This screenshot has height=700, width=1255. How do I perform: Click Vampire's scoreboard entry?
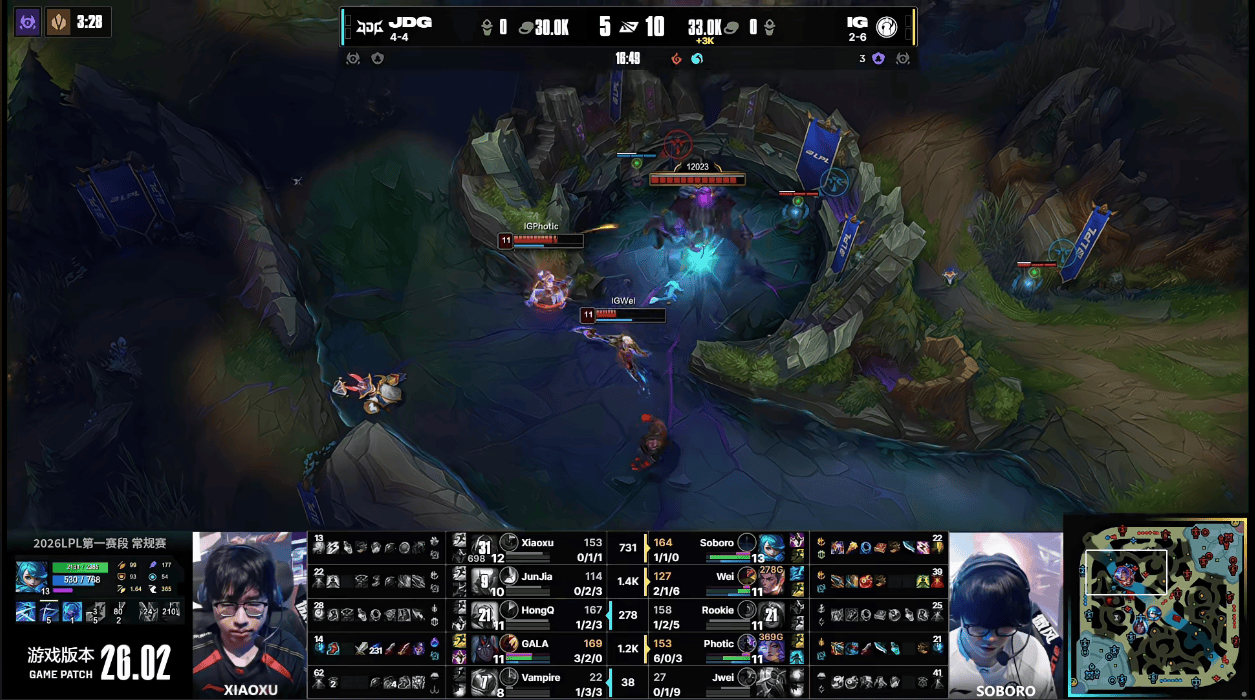pyautogui.click(x=540, y=683)
